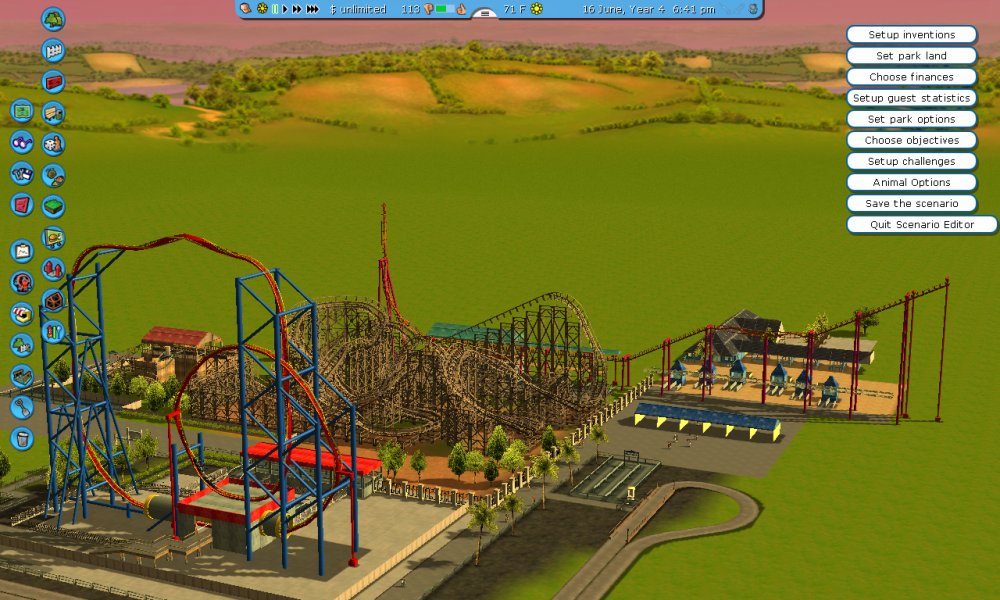Open the binoculars view icon
This screenshot has height=600, width=1000.
pyautogui.click(x=22, y=142)
